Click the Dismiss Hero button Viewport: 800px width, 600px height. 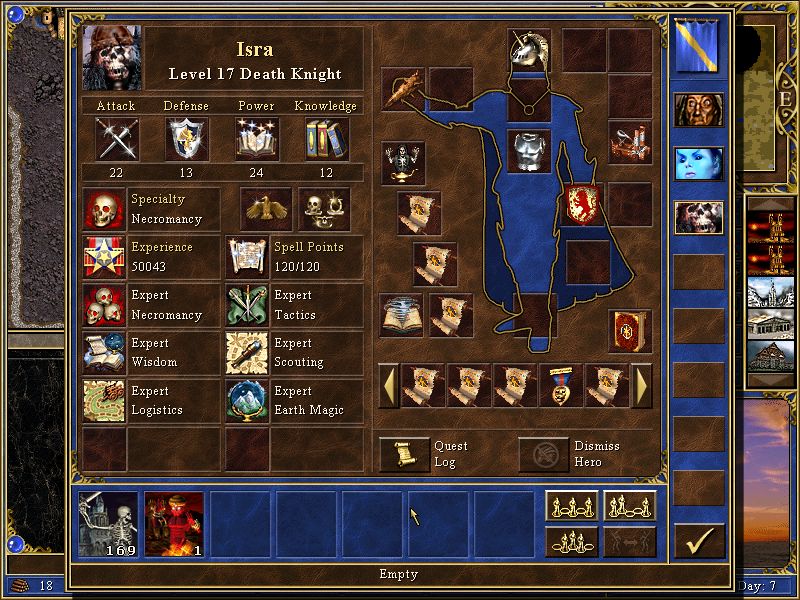click(543, 455)
